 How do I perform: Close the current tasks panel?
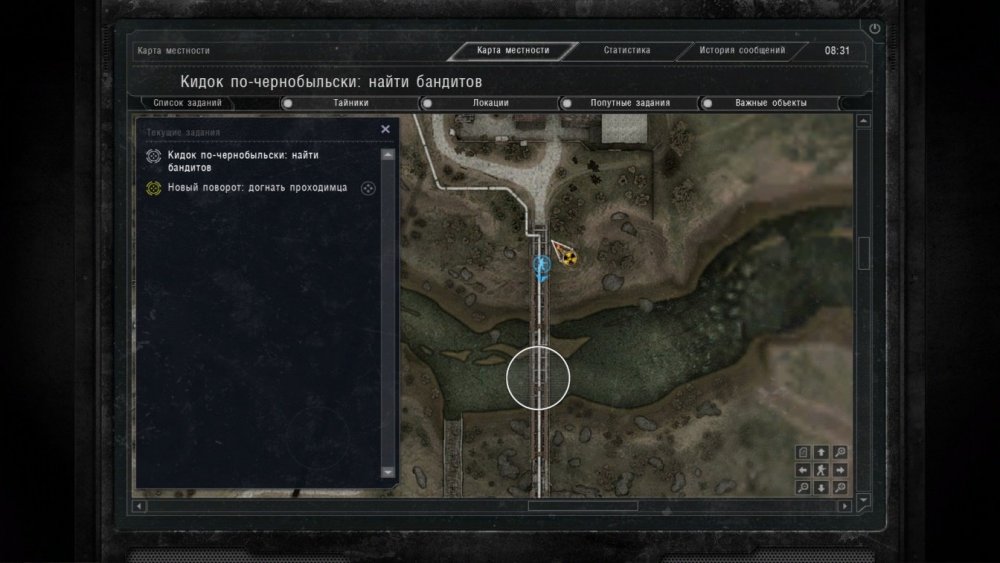pos(386,130)
